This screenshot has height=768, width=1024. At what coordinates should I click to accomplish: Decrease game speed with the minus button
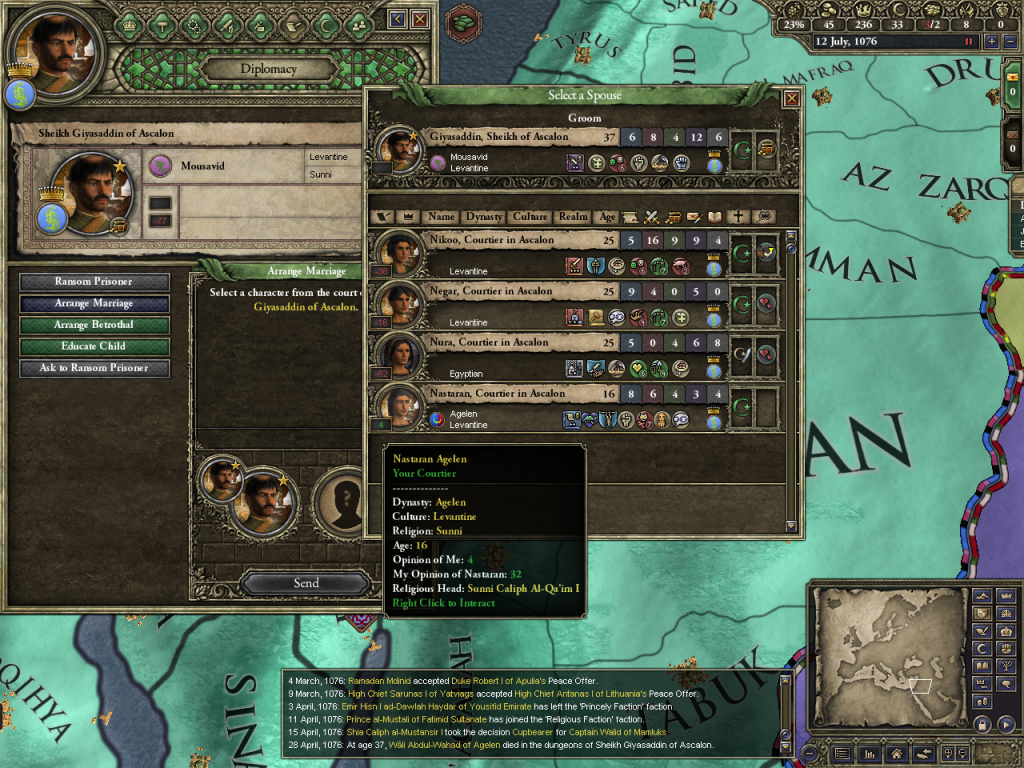[x=1008, y=42]
